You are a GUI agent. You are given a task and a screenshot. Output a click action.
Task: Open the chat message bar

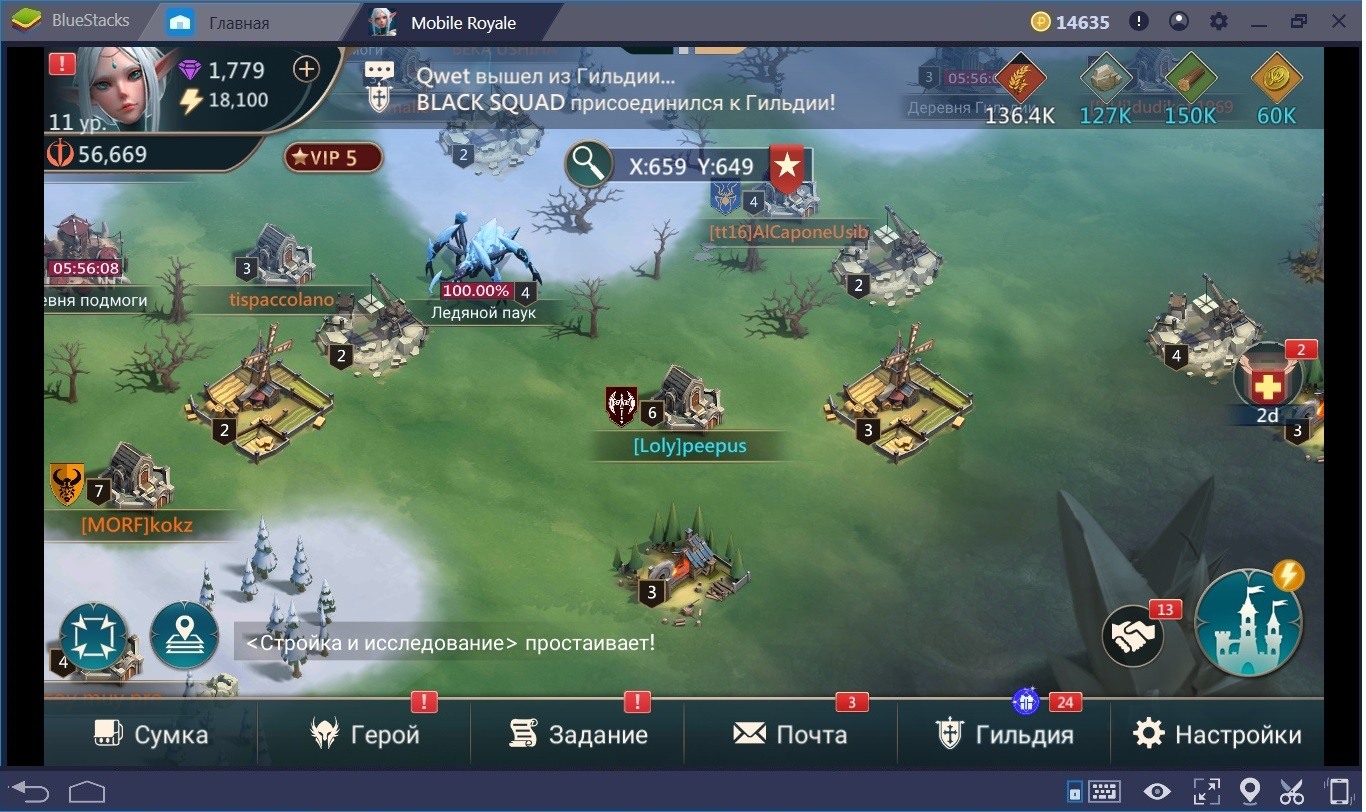(x=600, y=88)
